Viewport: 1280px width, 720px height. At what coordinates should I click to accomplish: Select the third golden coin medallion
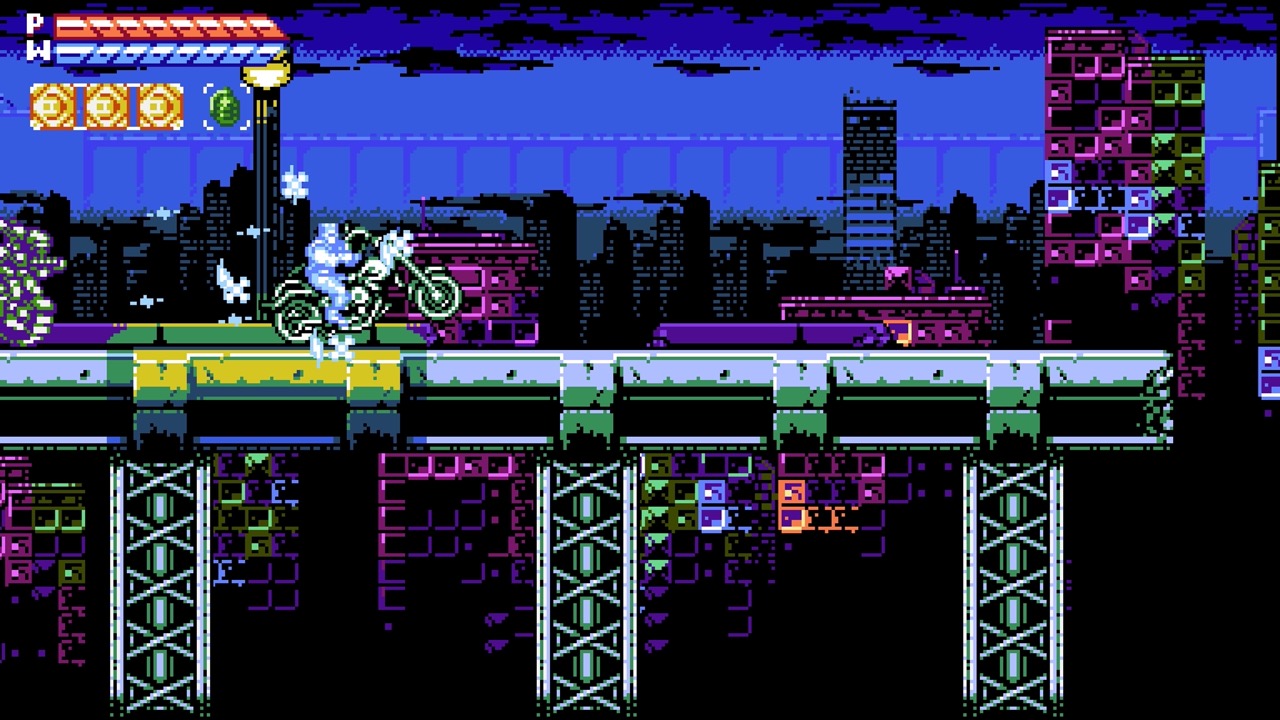tap(158, 105)
